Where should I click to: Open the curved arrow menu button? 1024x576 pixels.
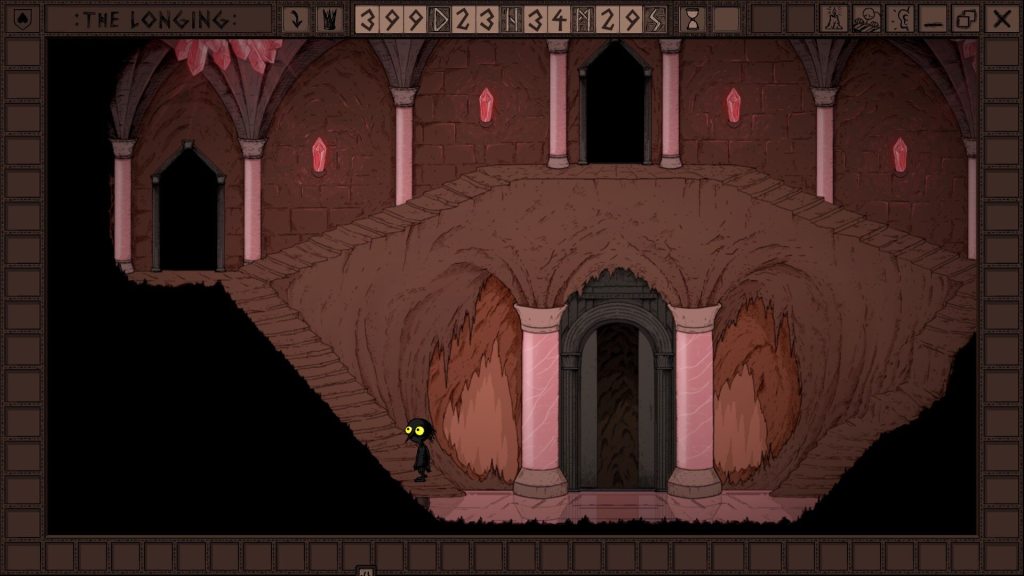pos(296,18)
